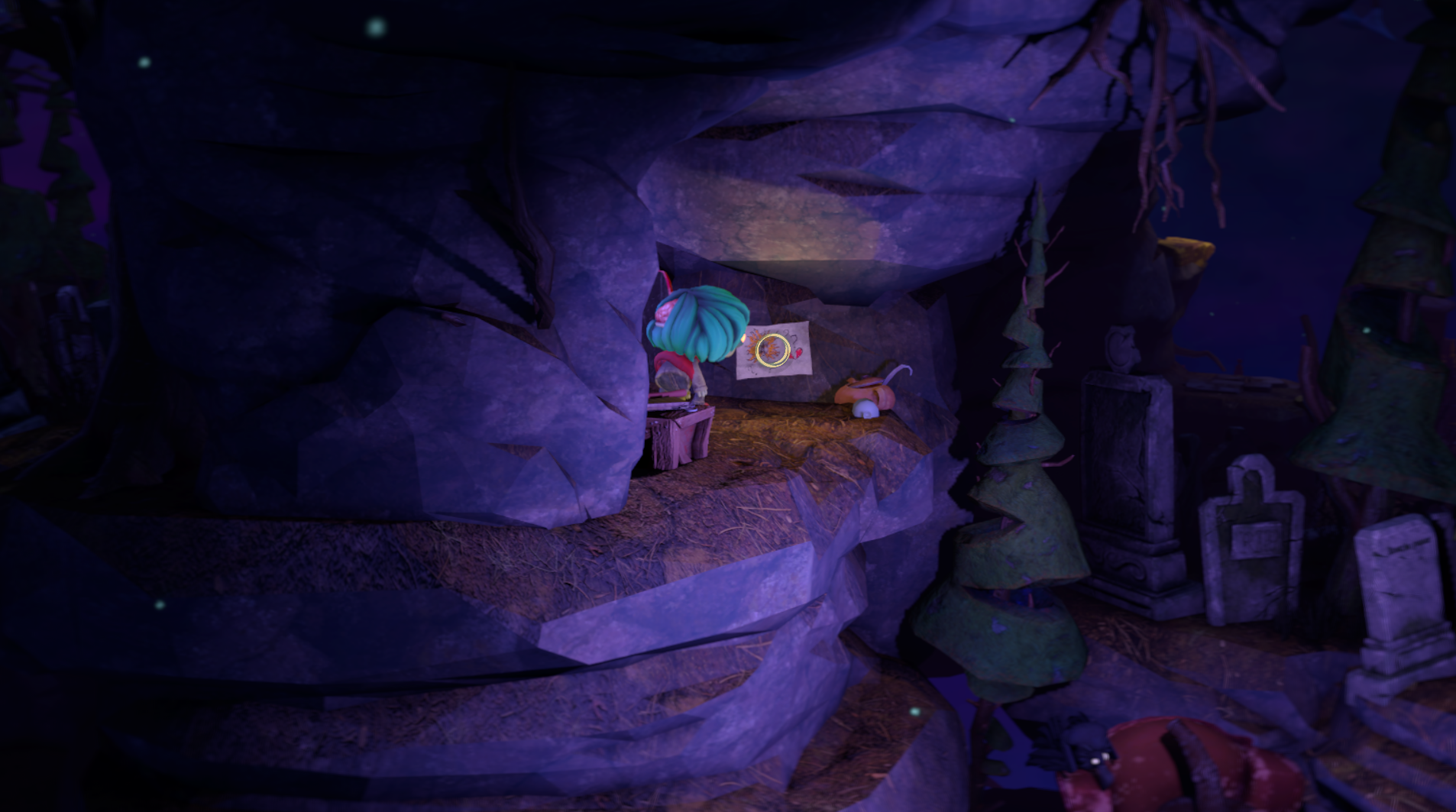The height and width of the screenshot is (812, 1456).
Task: Click the yellow ring hotspot marker on the poster
Action: point(770,349)
